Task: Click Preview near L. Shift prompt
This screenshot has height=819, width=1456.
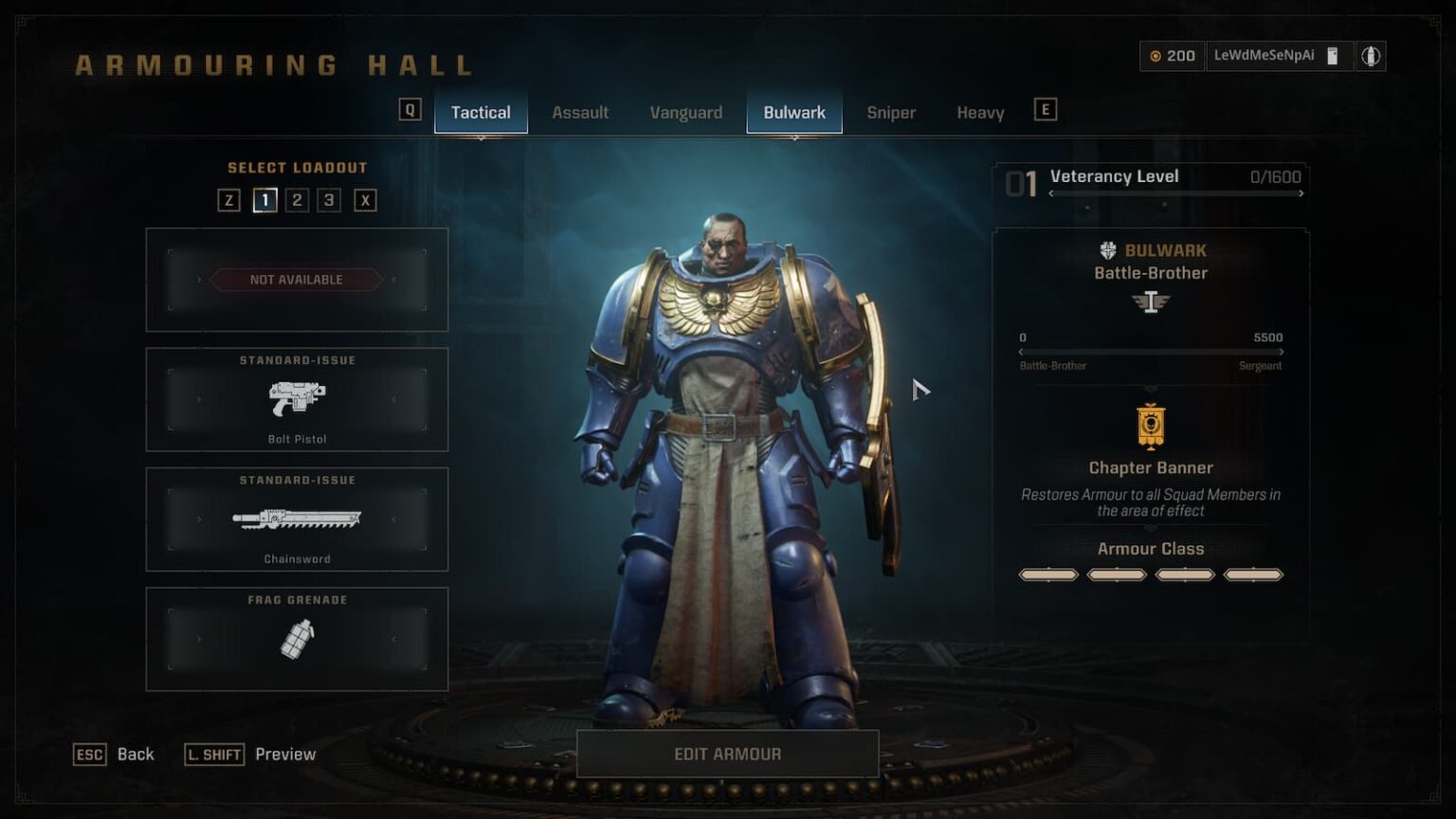Action: point(285,754)
